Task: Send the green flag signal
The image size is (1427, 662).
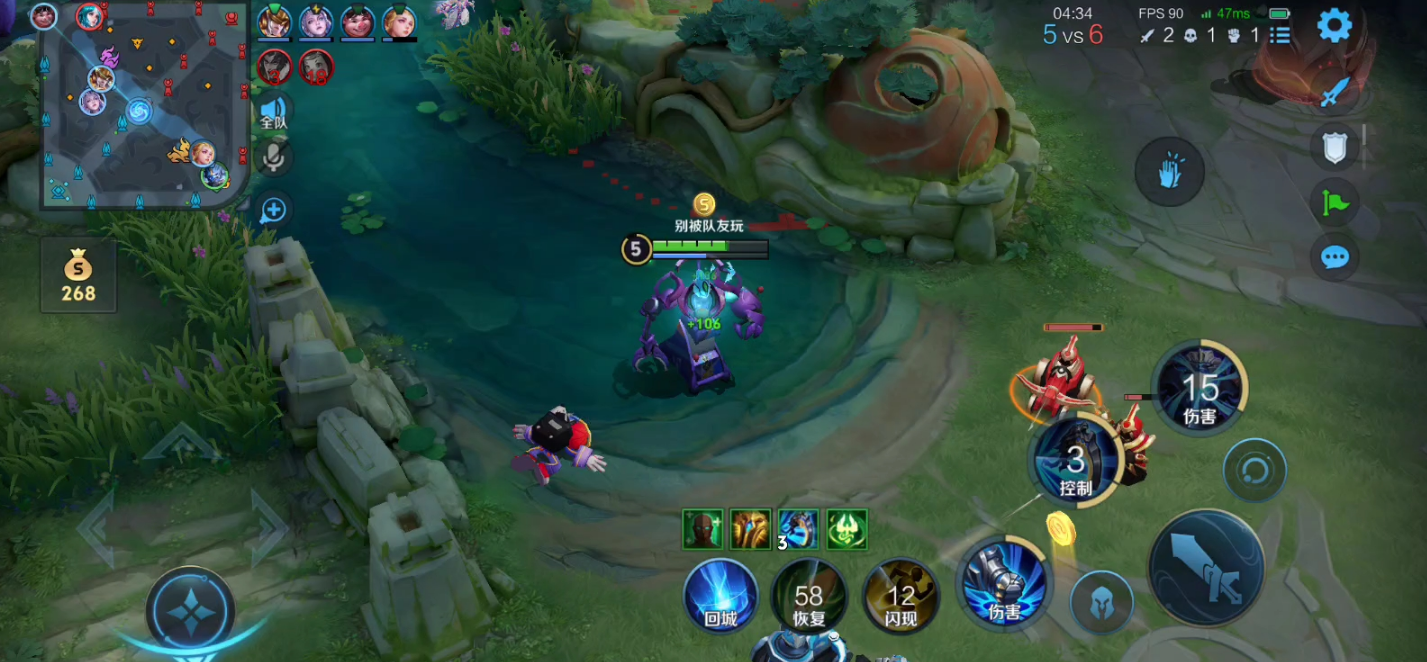Action: click(1335, 202)
